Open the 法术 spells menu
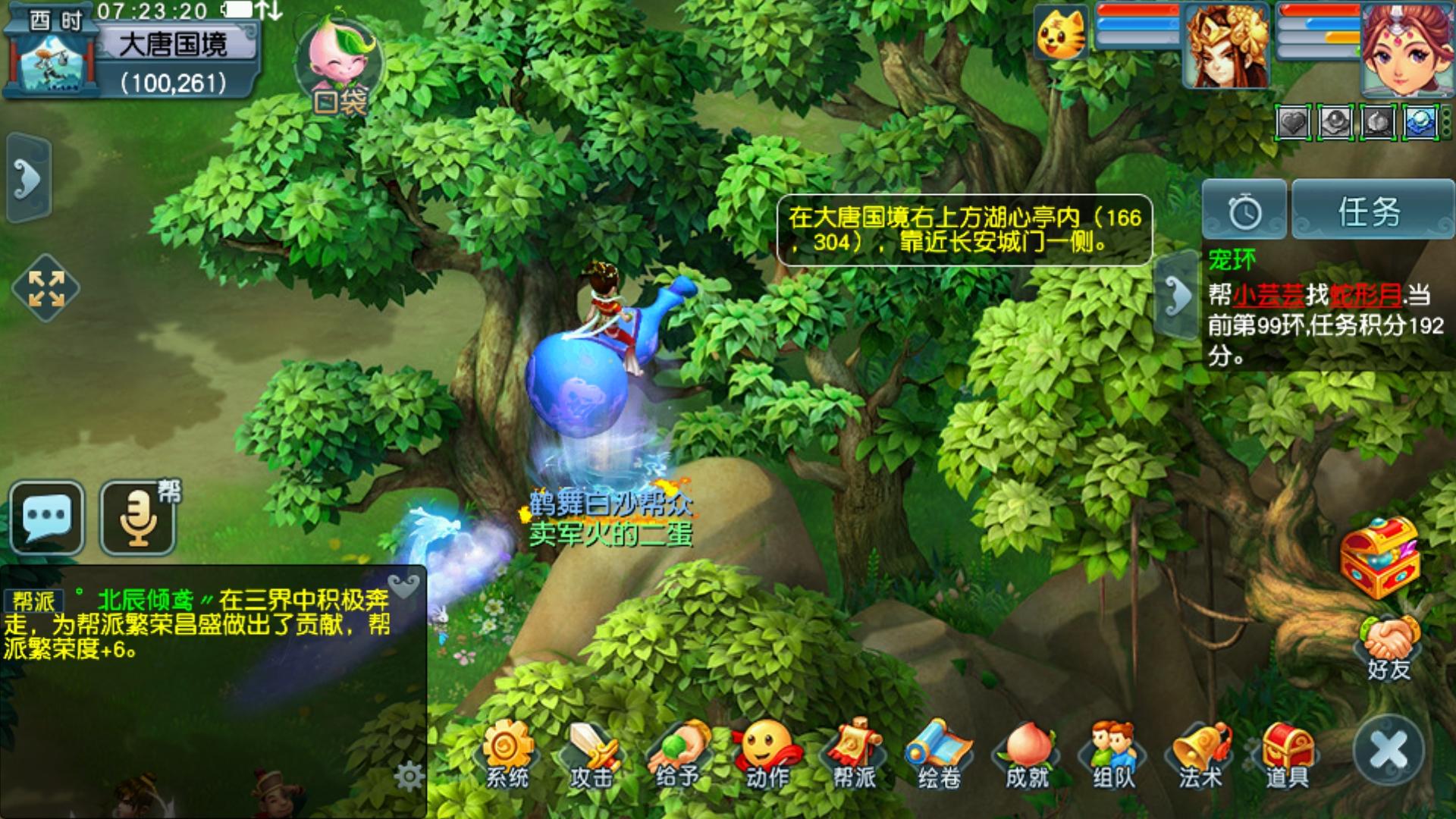The image size is (1456, 819). tap(1200, 753)
